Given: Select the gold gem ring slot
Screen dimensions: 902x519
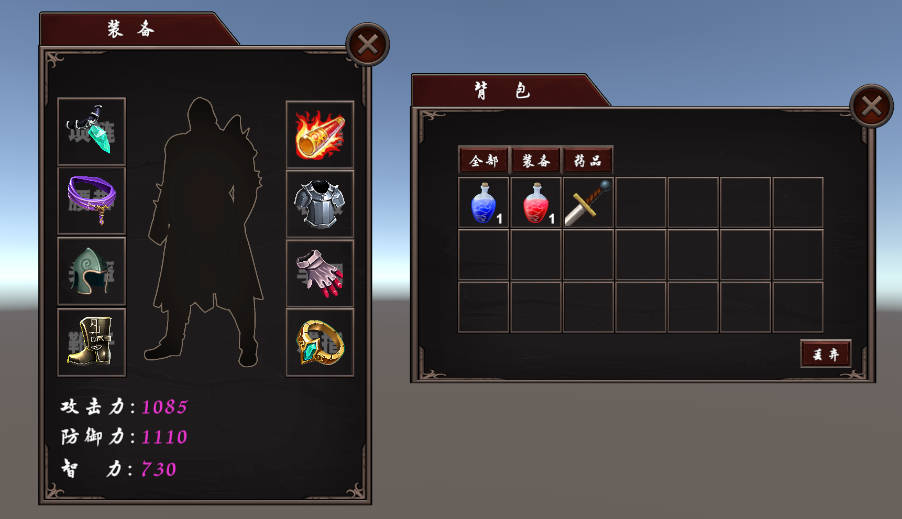Looking at the screenshot, I should pos(319,342).
